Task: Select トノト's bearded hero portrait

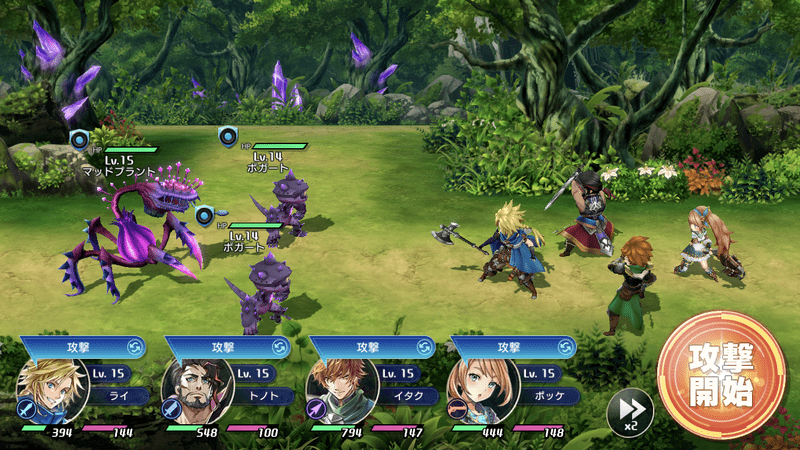Action: [x=192, y=392]
